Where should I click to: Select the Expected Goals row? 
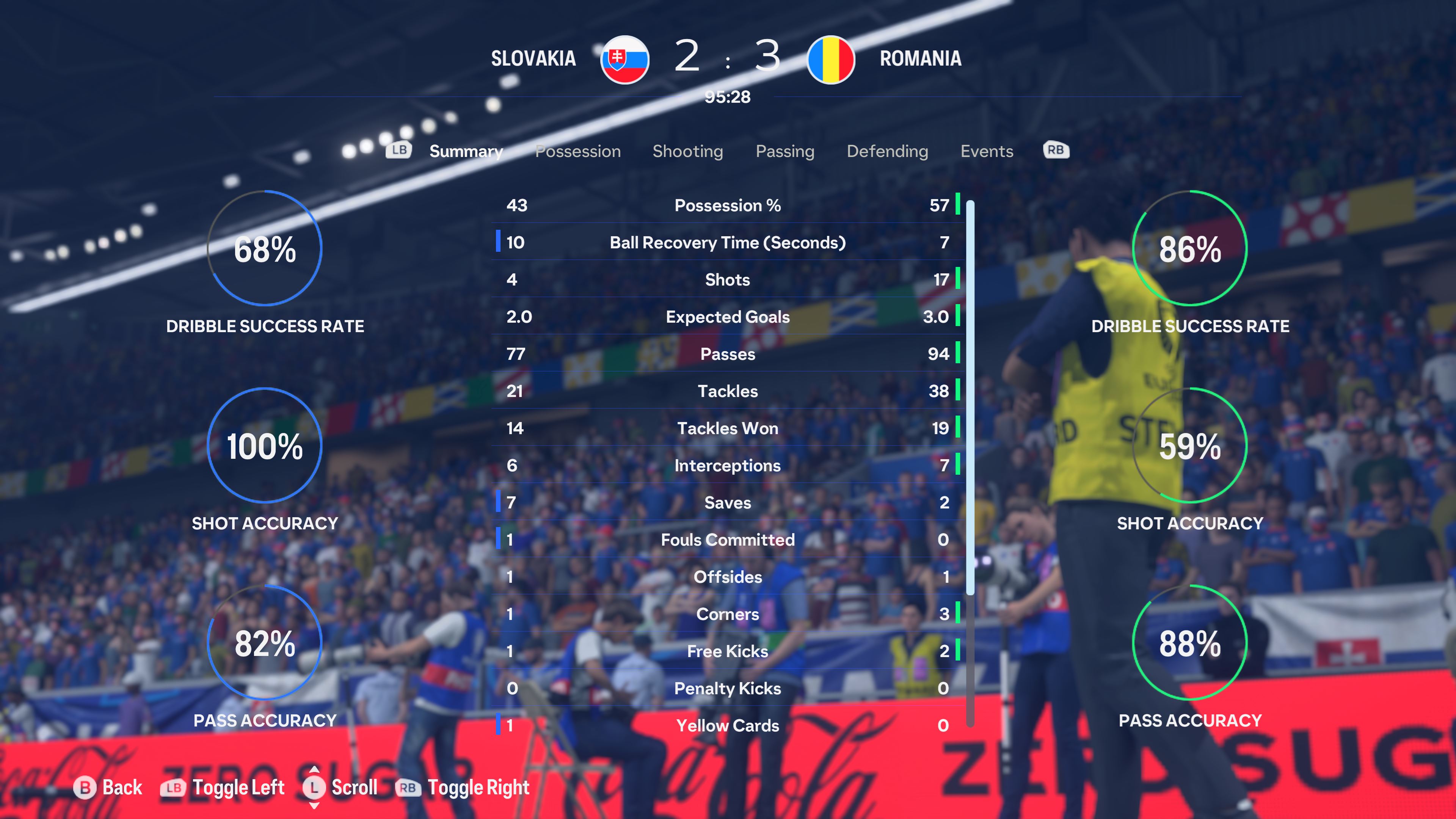pyautogui.click(x=728, y=317)
